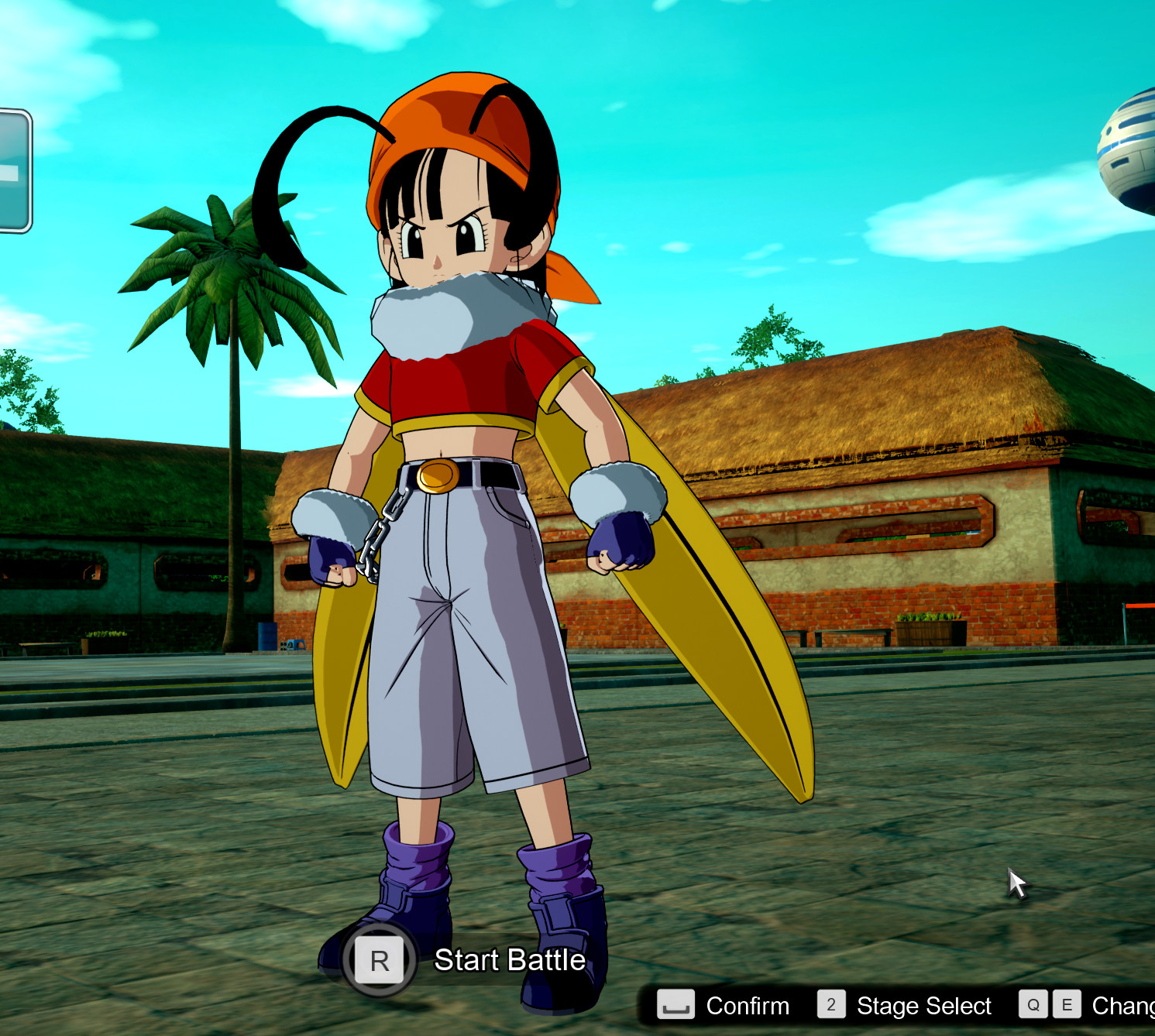Click the E key icon in the bottom bar
Screen dimensions: 1155x1036
(1067, 1004)
